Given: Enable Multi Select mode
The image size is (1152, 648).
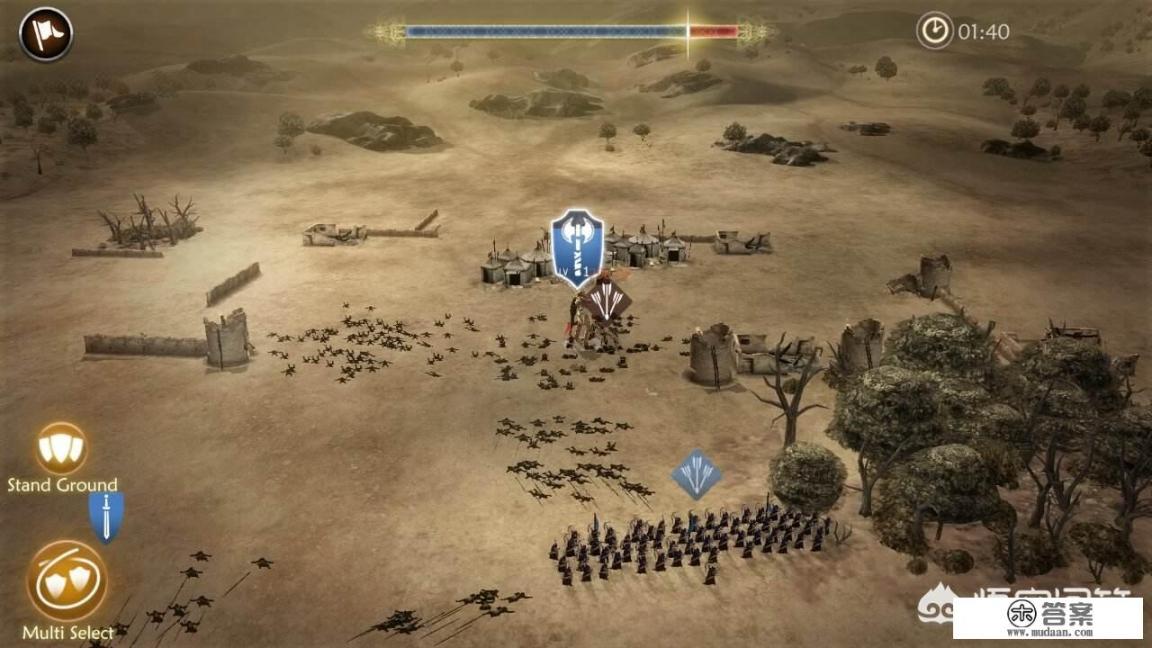Looking at the screenshot, I should pos(68,581).
